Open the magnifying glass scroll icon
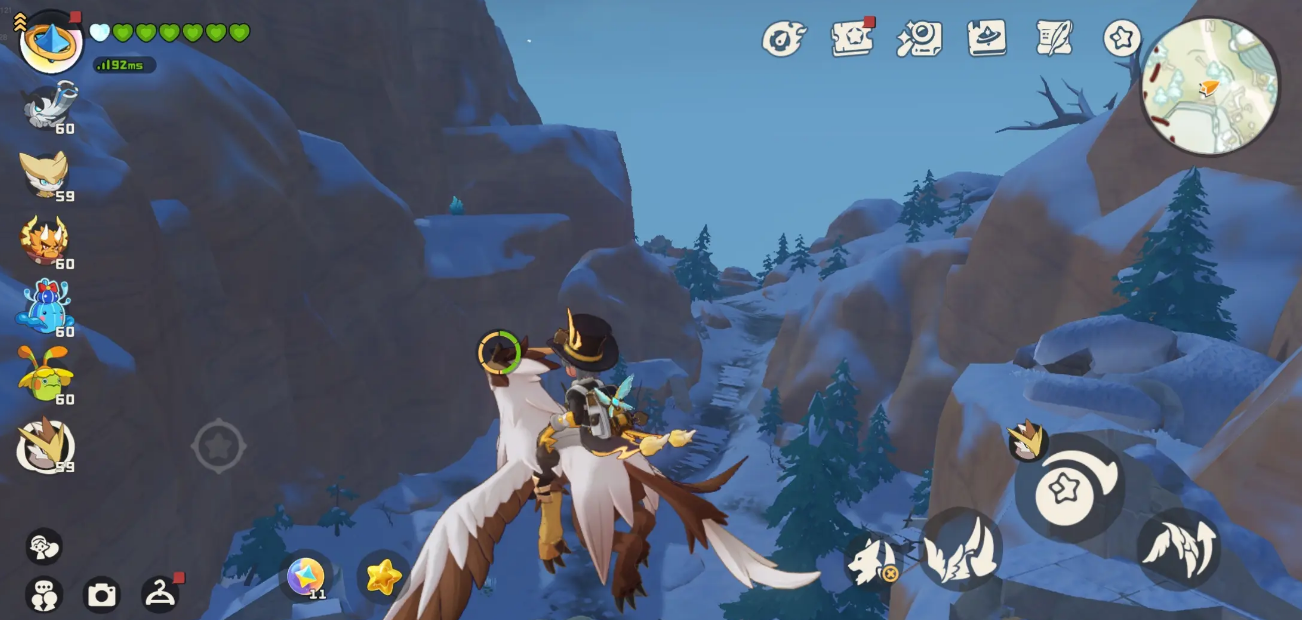Screen dimensions: 1302x620 tap(919, 39)
